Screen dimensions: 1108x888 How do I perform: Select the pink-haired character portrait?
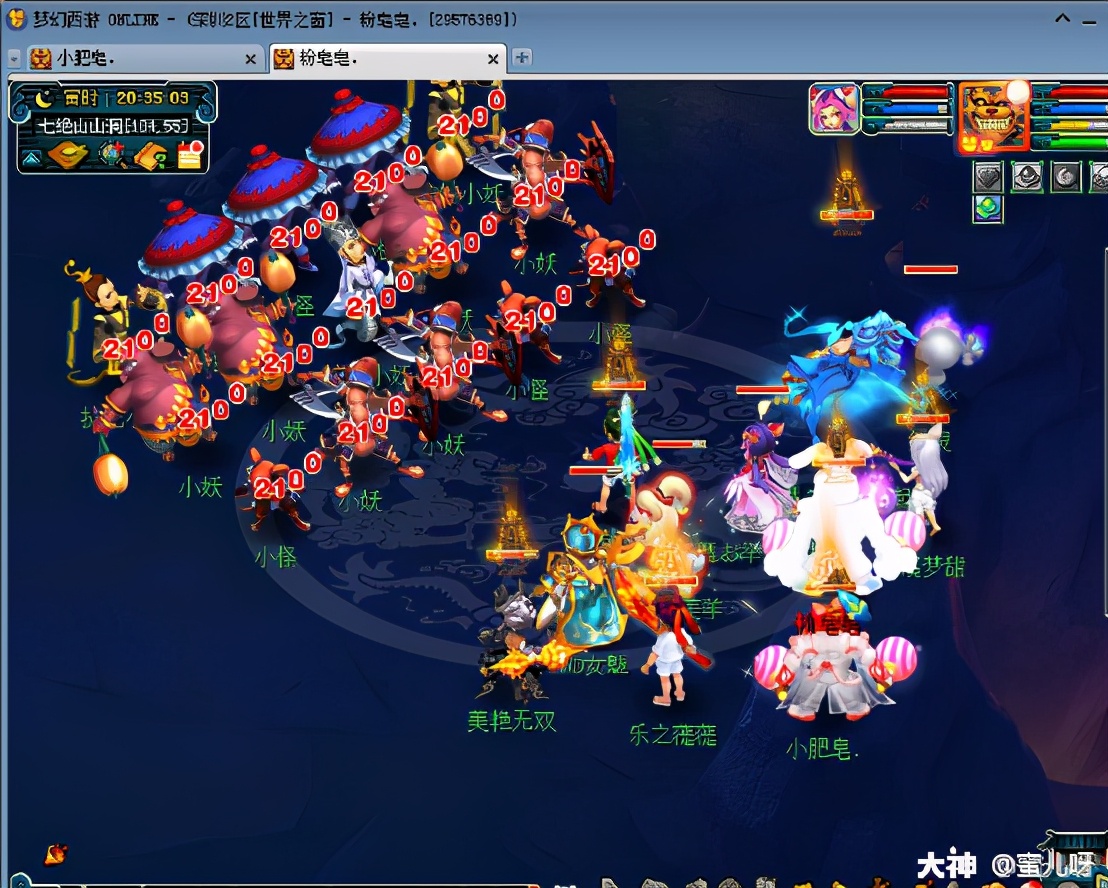tap(834, 109)
